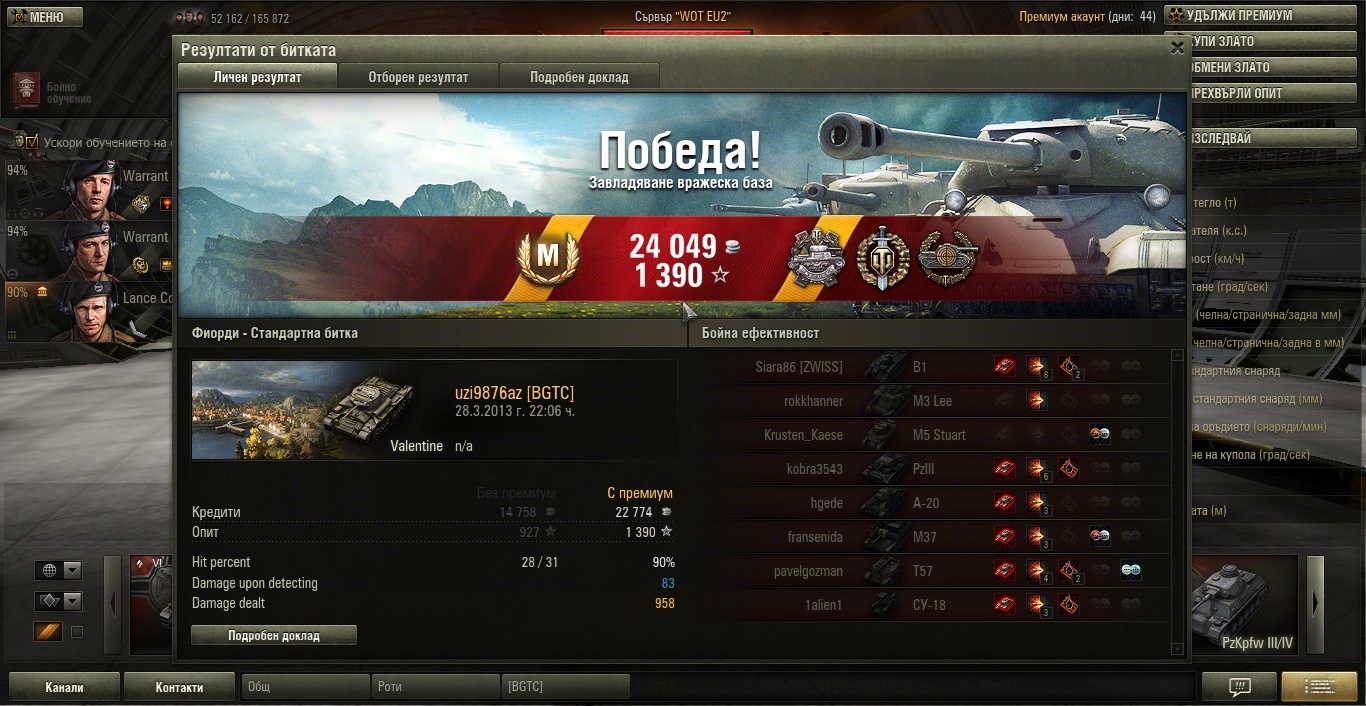Click the УДЪЛЖИ ПРЕМИУМ button
Image resolution: width=1366 pixels, height=706 pixels.
click(1264, 16)
